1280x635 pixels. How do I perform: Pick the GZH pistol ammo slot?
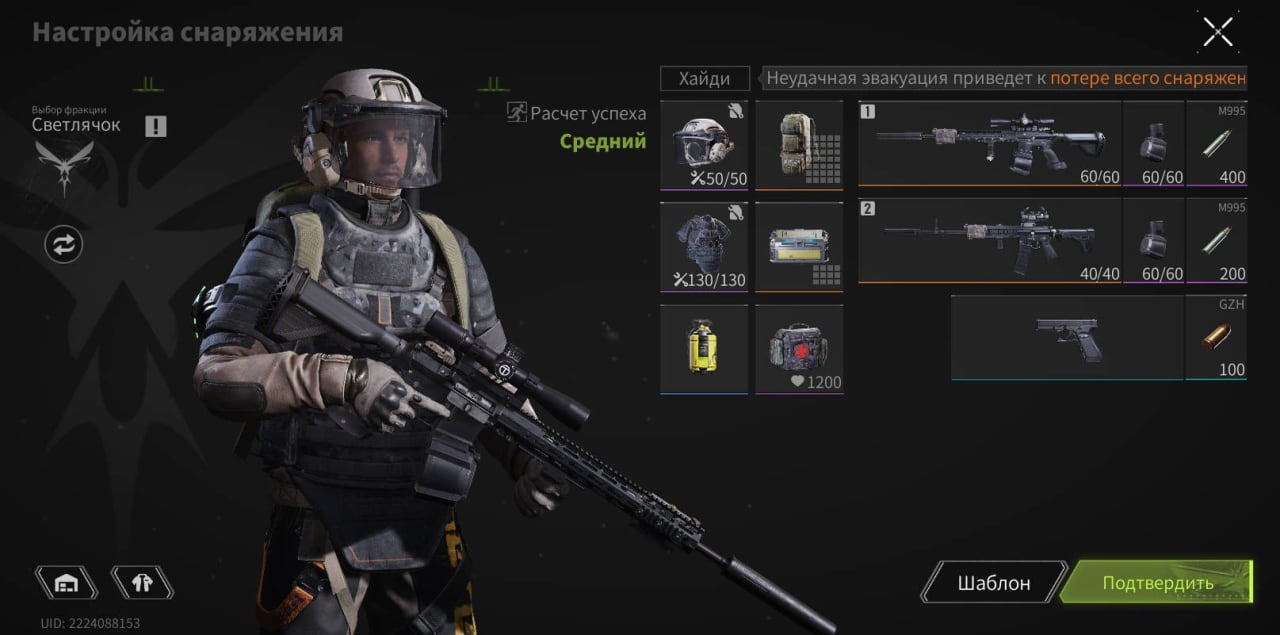1216,337
